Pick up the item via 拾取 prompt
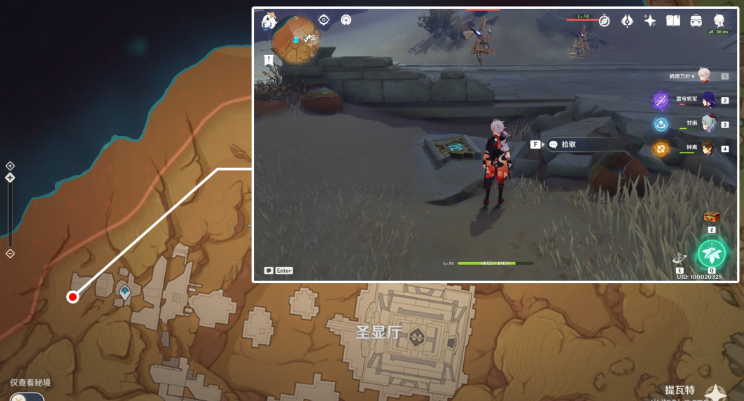The height and width of the screenshot is (401, 744). [x=568, y=144]
